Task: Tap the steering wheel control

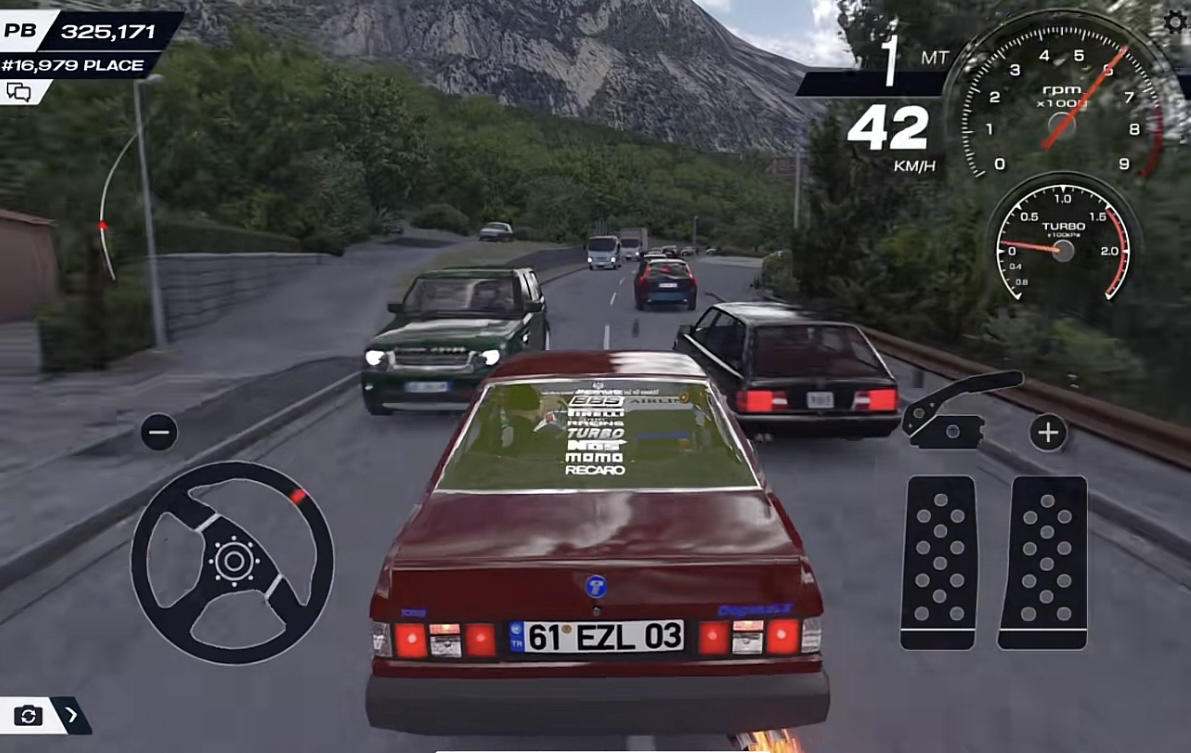Action: click(232, 562)
